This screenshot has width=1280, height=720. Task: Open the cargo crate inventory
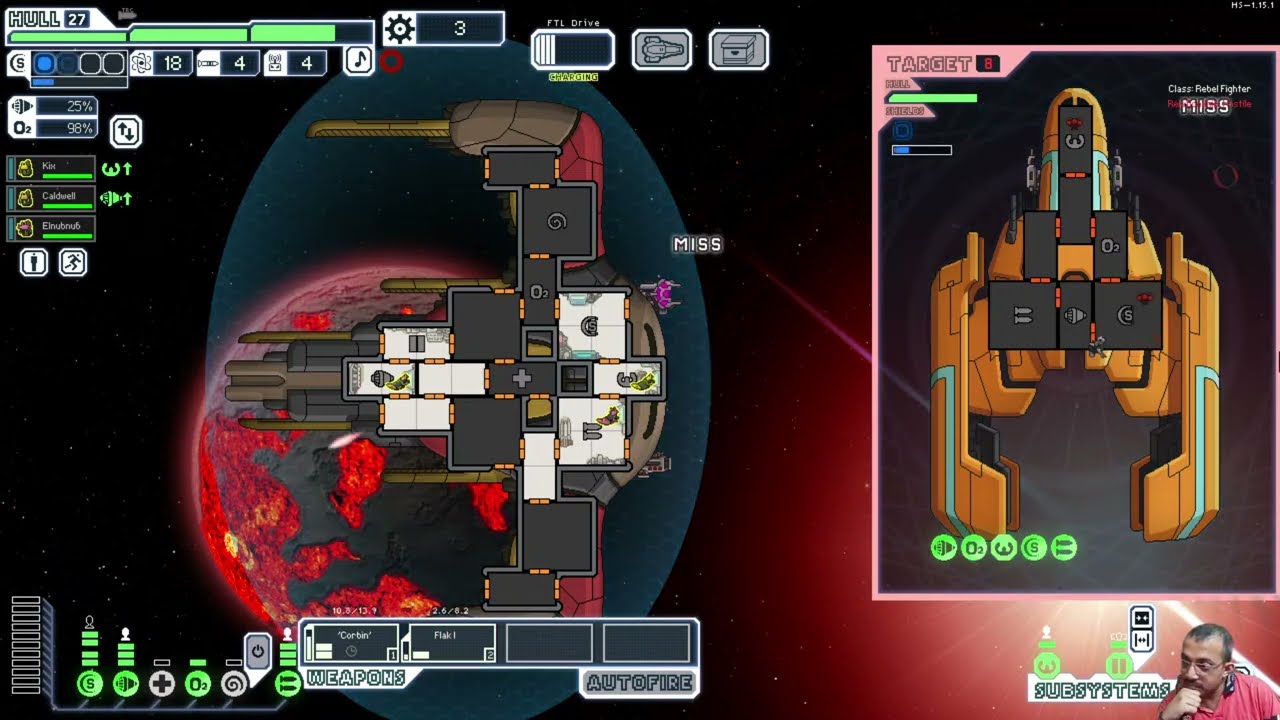pyautogui.click(x=738, y=50)
